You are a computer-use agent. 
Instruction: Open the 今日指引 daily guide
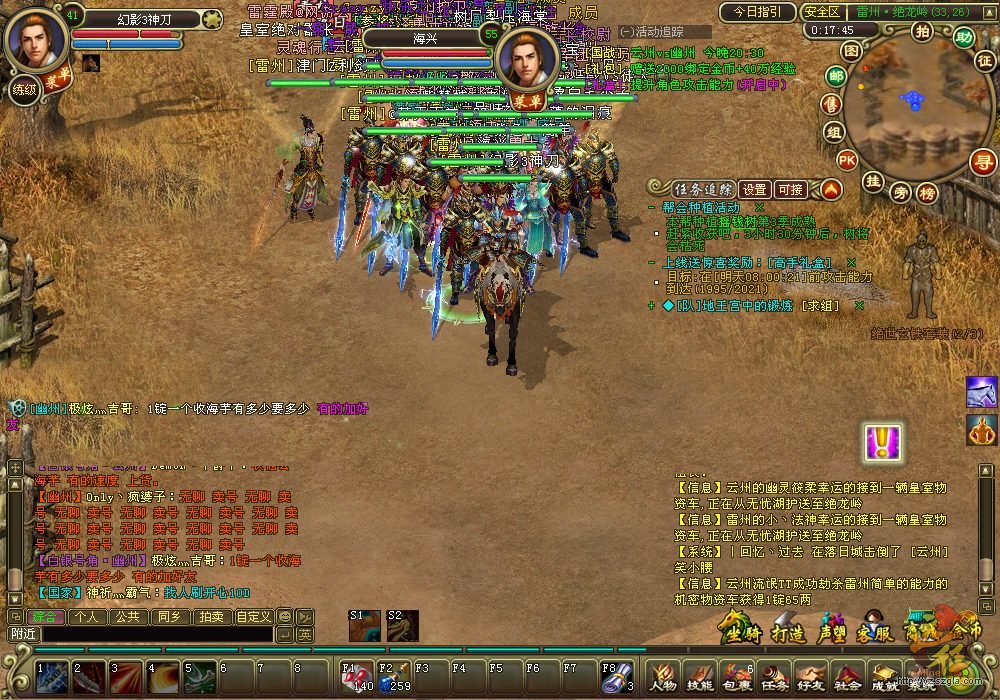click(x=757, y=12)
